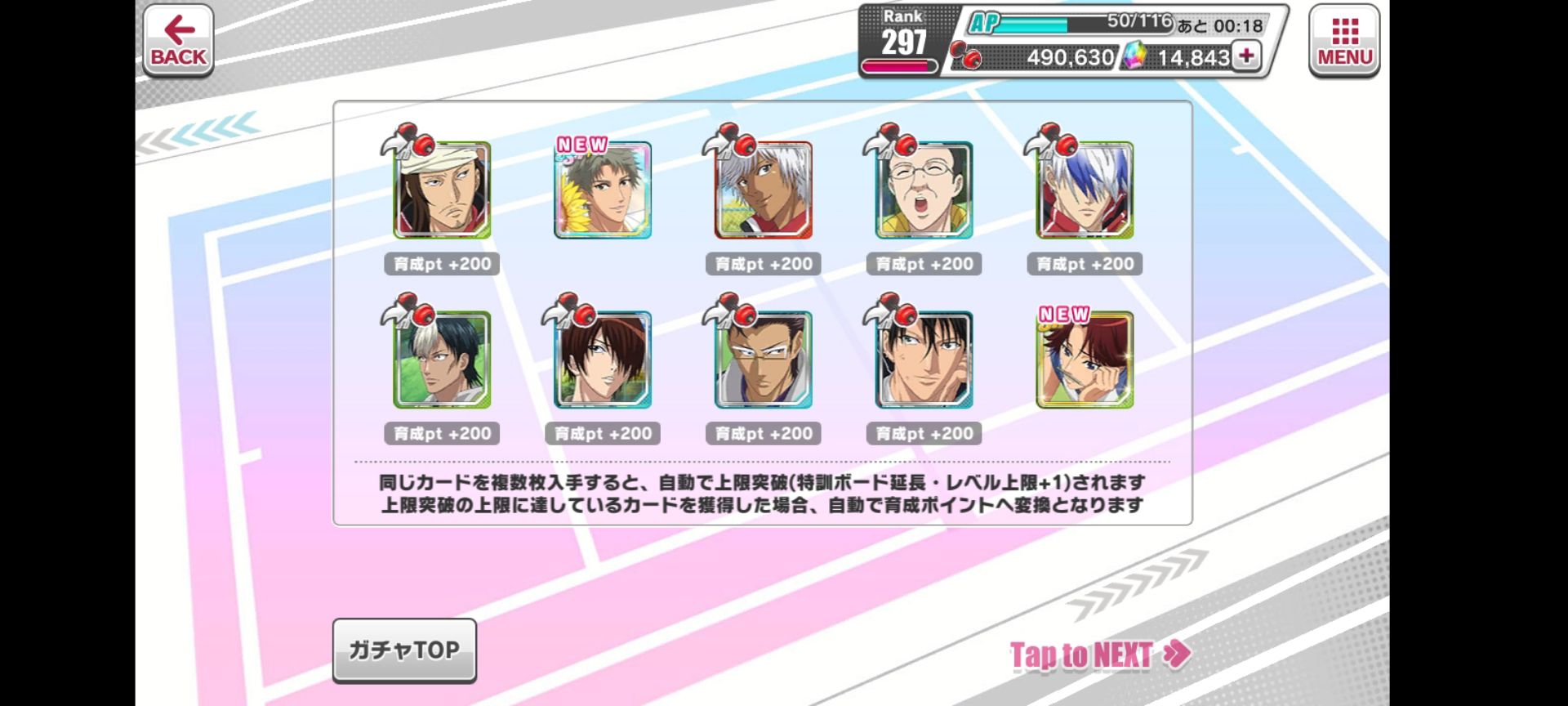
Task: Choose the tan glasses-wearing character card
Action: pyautogui.click(x=764, y=360)
